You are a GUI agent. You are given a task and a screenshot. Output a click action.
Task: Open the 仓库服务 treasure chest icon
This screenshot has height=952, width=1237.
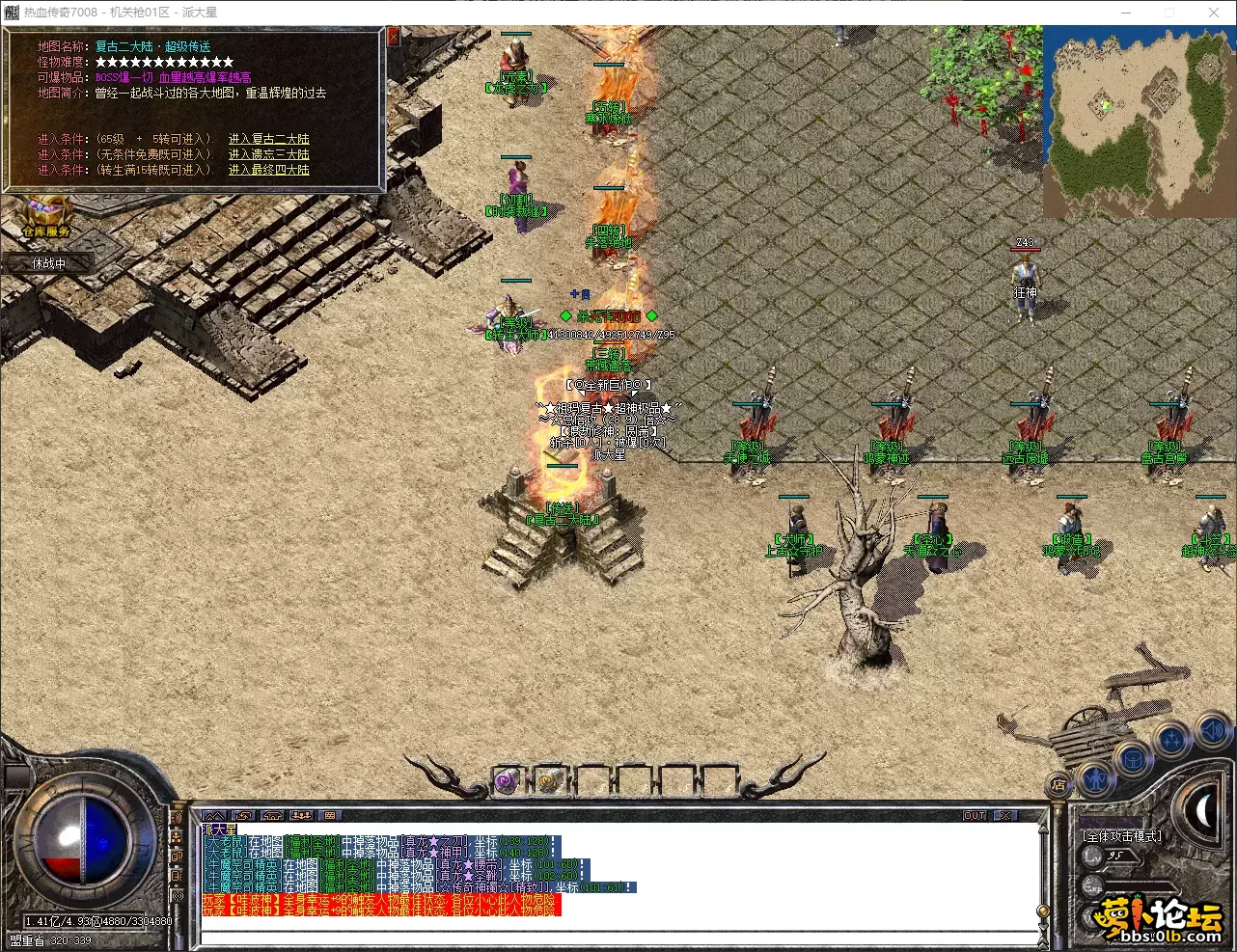pos(45,212)
